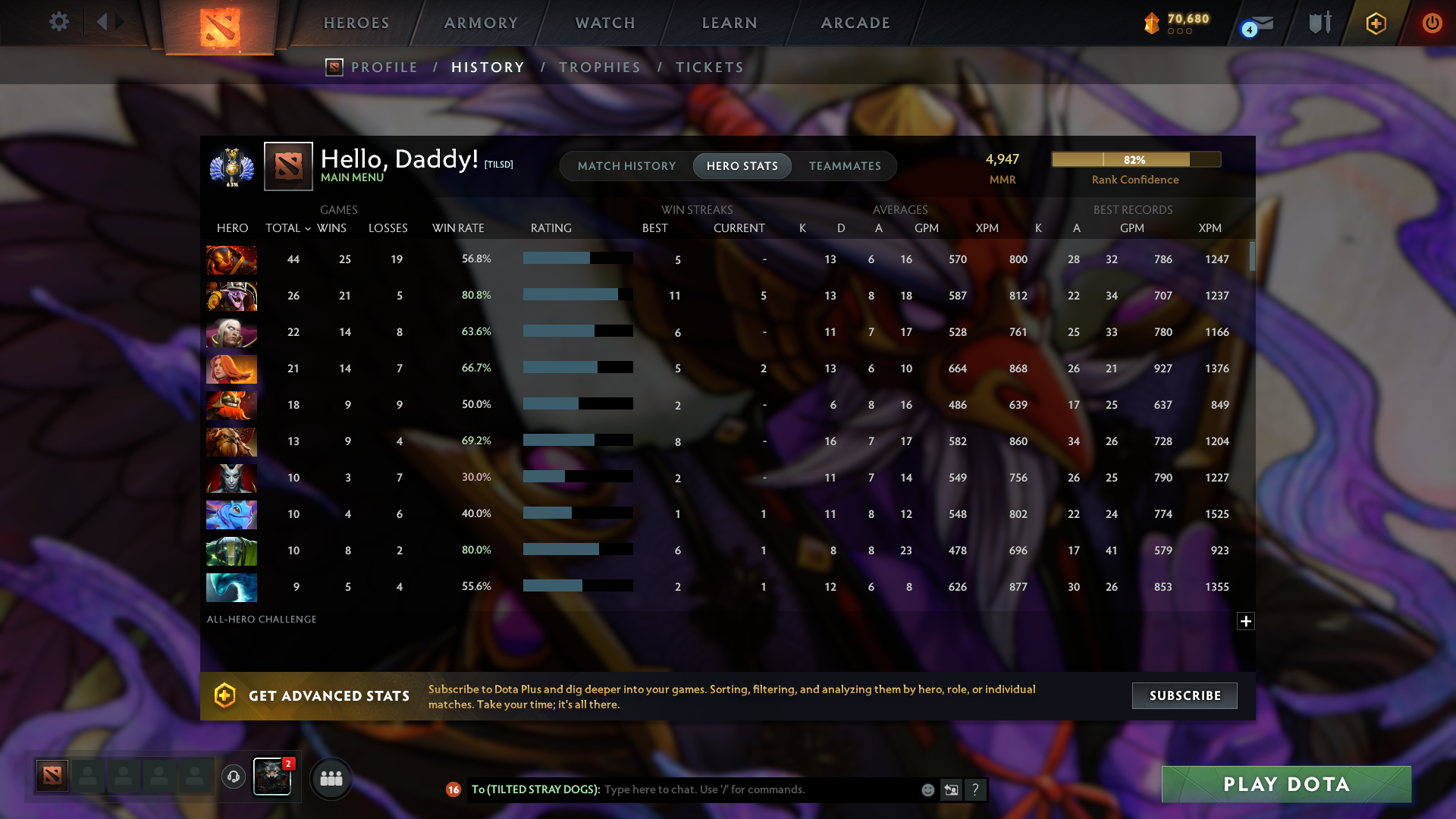Switch to the MATCH HISTORY tab

coord(626,165)
